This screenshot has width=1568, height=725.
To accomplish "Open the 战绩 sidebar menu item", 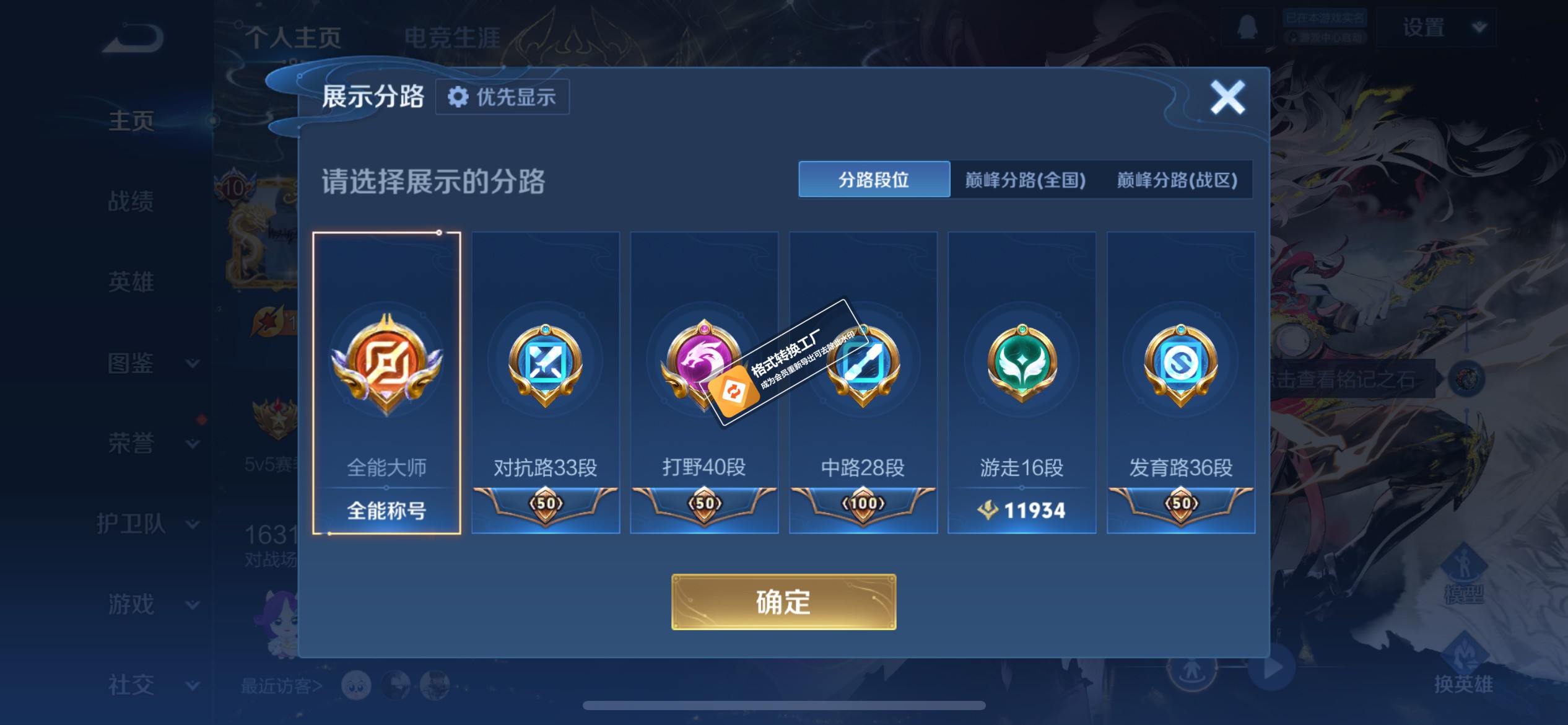I will pos(132,203).
